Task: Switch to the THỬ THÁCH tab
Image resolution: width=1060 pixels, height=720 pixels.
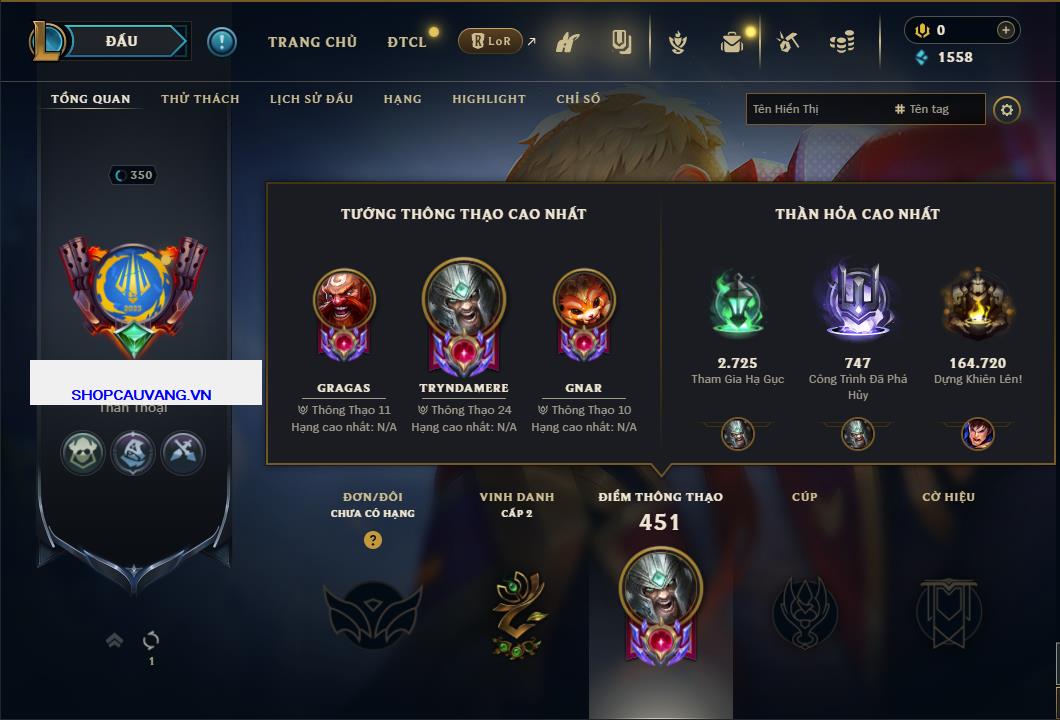Action: [x=200, y=99]
